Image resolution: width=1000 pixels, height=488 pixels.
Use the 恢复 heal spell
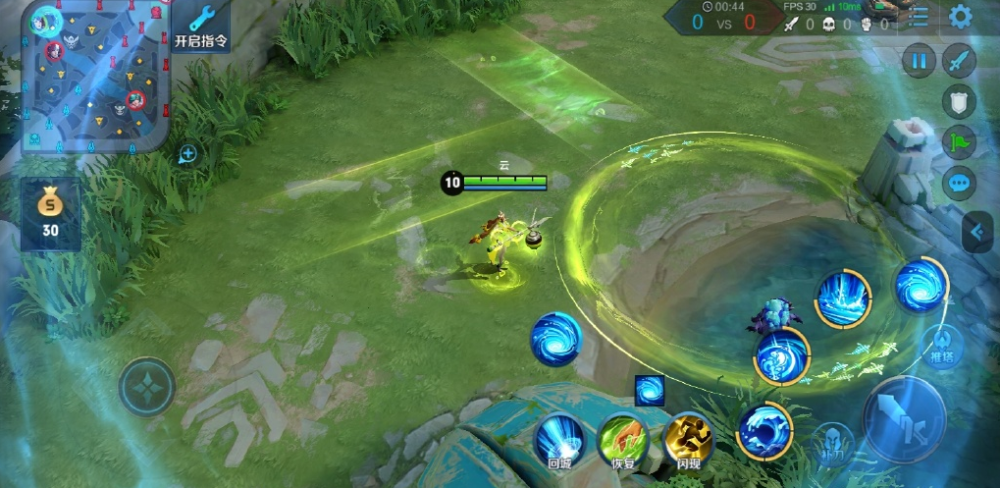click(623, 440)
